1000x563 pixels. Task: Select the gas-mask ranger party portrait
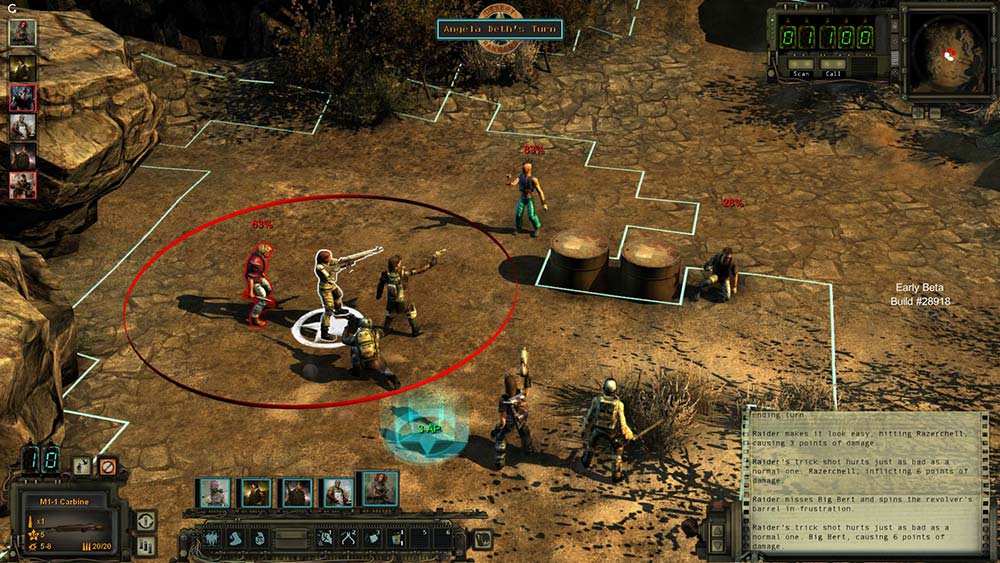215,492
